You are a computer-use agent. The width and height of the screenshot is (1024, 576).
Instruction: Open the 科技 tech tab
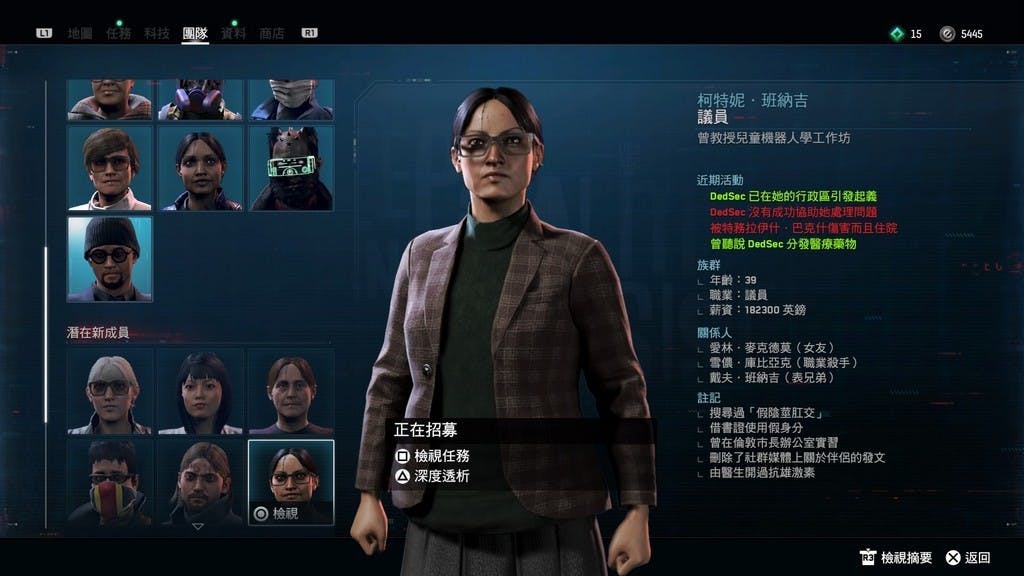[x=156, y=33]
